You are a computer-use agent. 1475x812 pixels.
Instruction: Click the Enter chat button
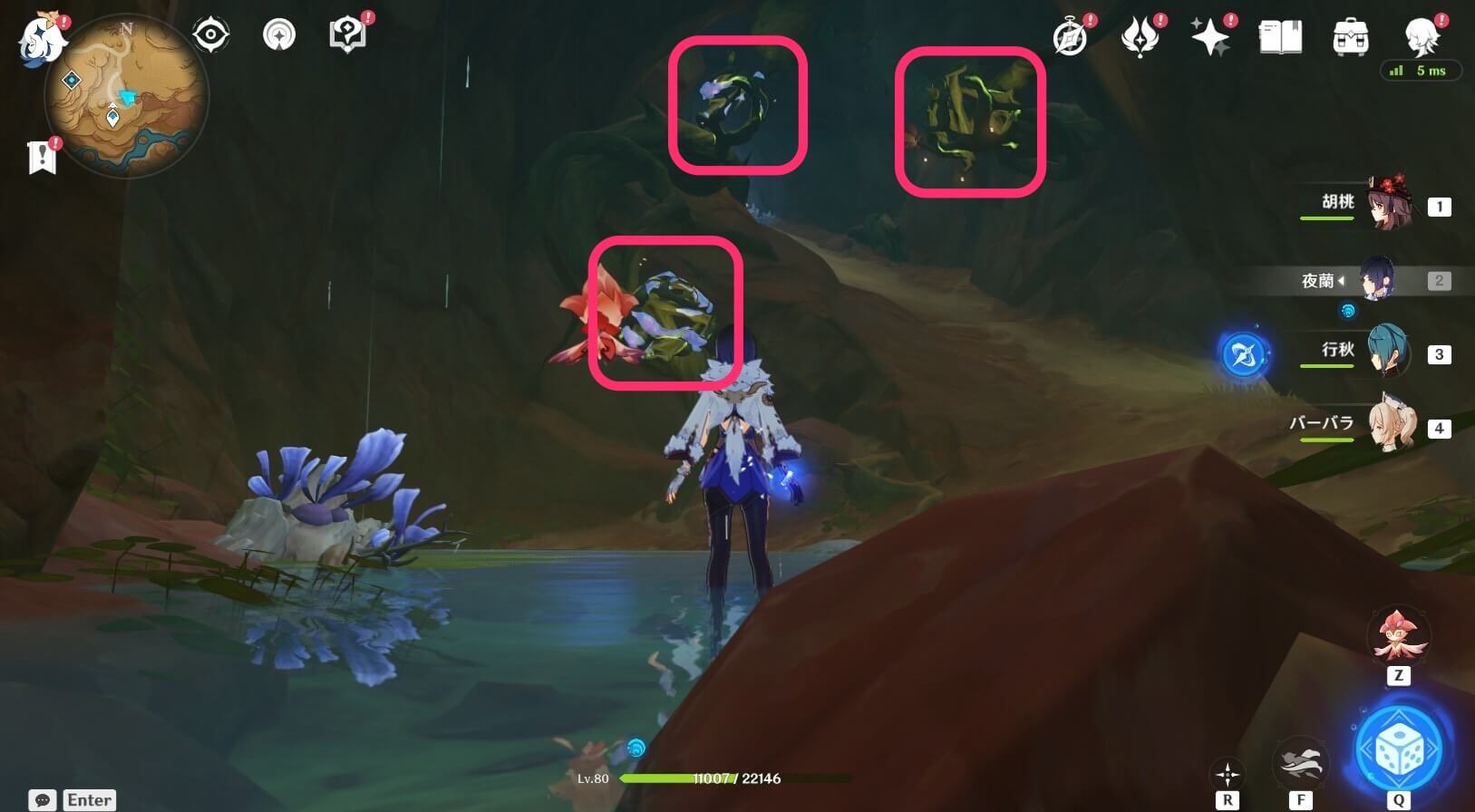(x=88, y=799)
